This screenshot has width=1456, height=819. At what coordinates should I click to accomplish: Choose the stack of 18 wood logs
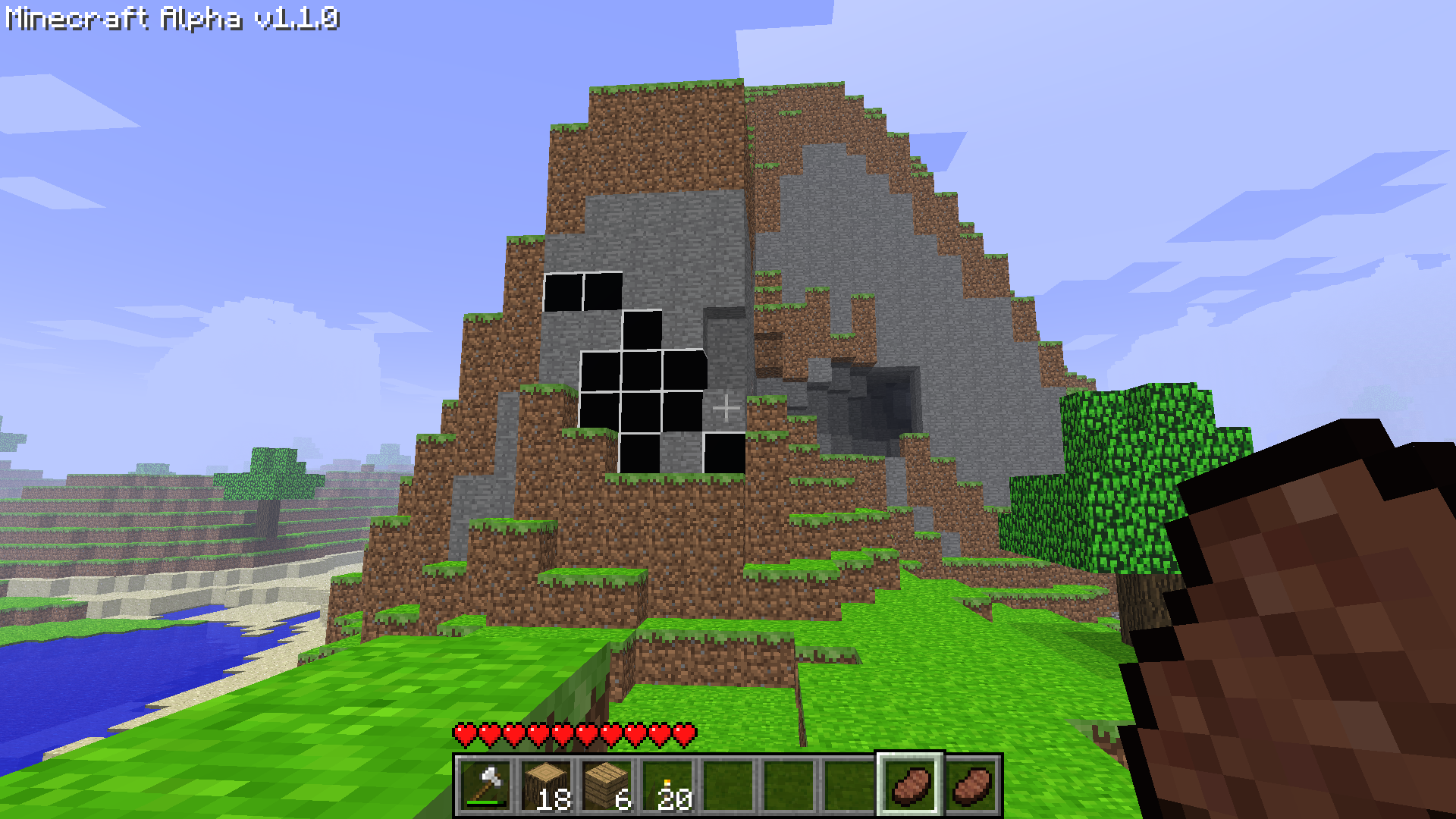click(x=546, y=785)
